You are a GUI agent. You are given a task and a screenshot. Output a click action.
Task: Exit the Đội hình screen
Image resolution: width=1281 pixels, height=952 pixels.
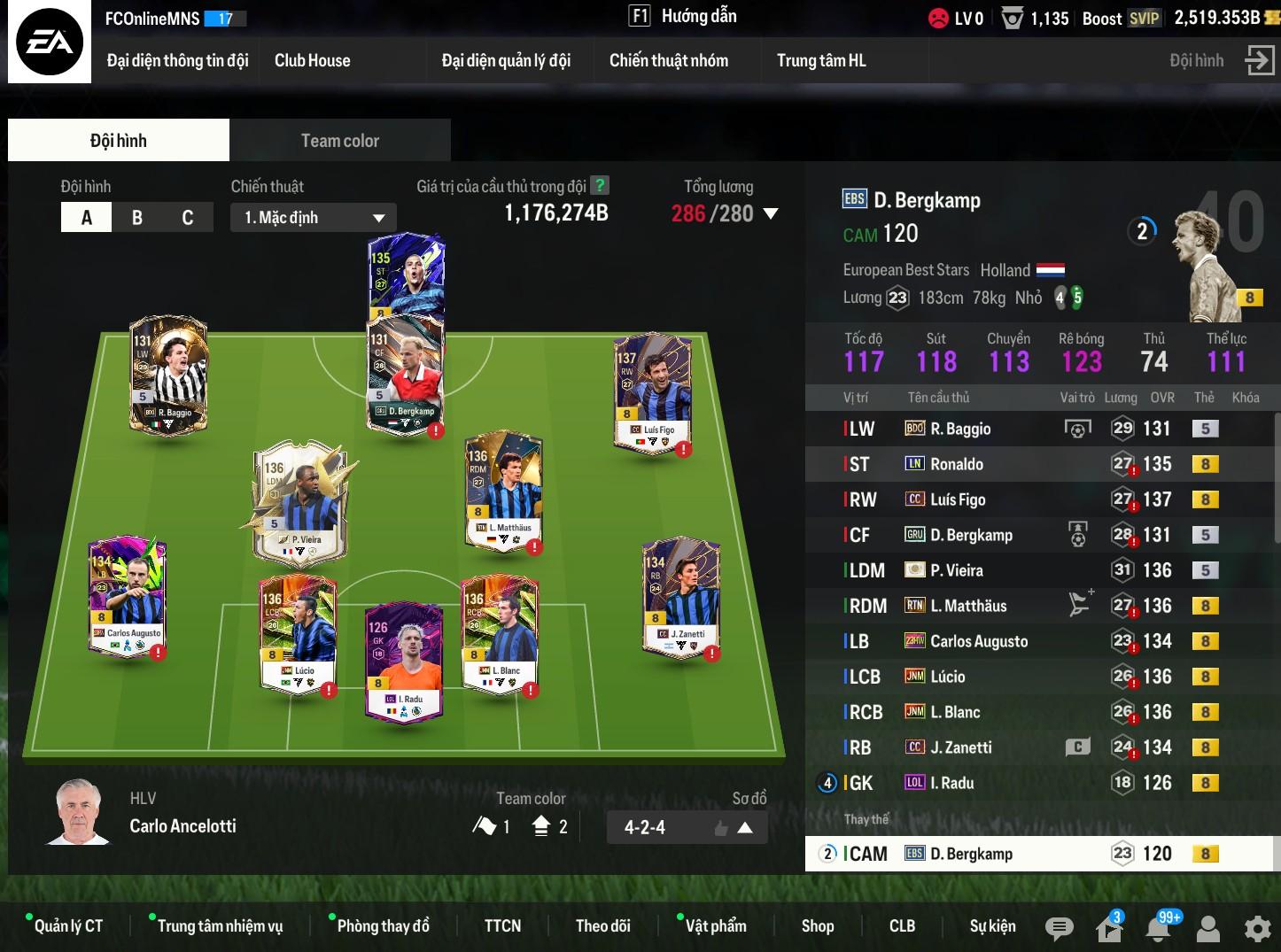pos(1258,60)
